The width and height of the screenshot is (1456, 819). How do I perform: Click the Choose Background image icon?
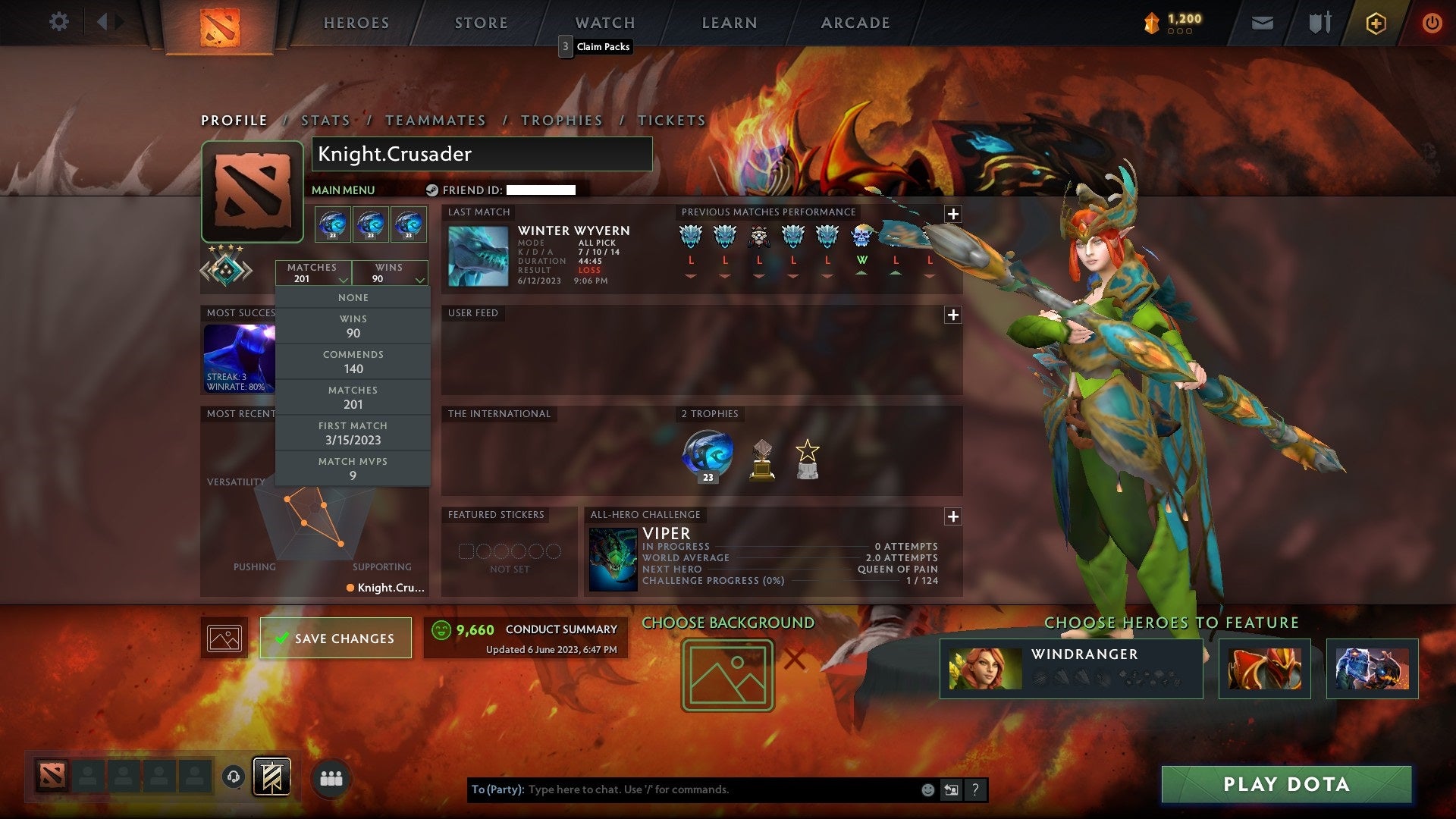[x=726, y=674]
